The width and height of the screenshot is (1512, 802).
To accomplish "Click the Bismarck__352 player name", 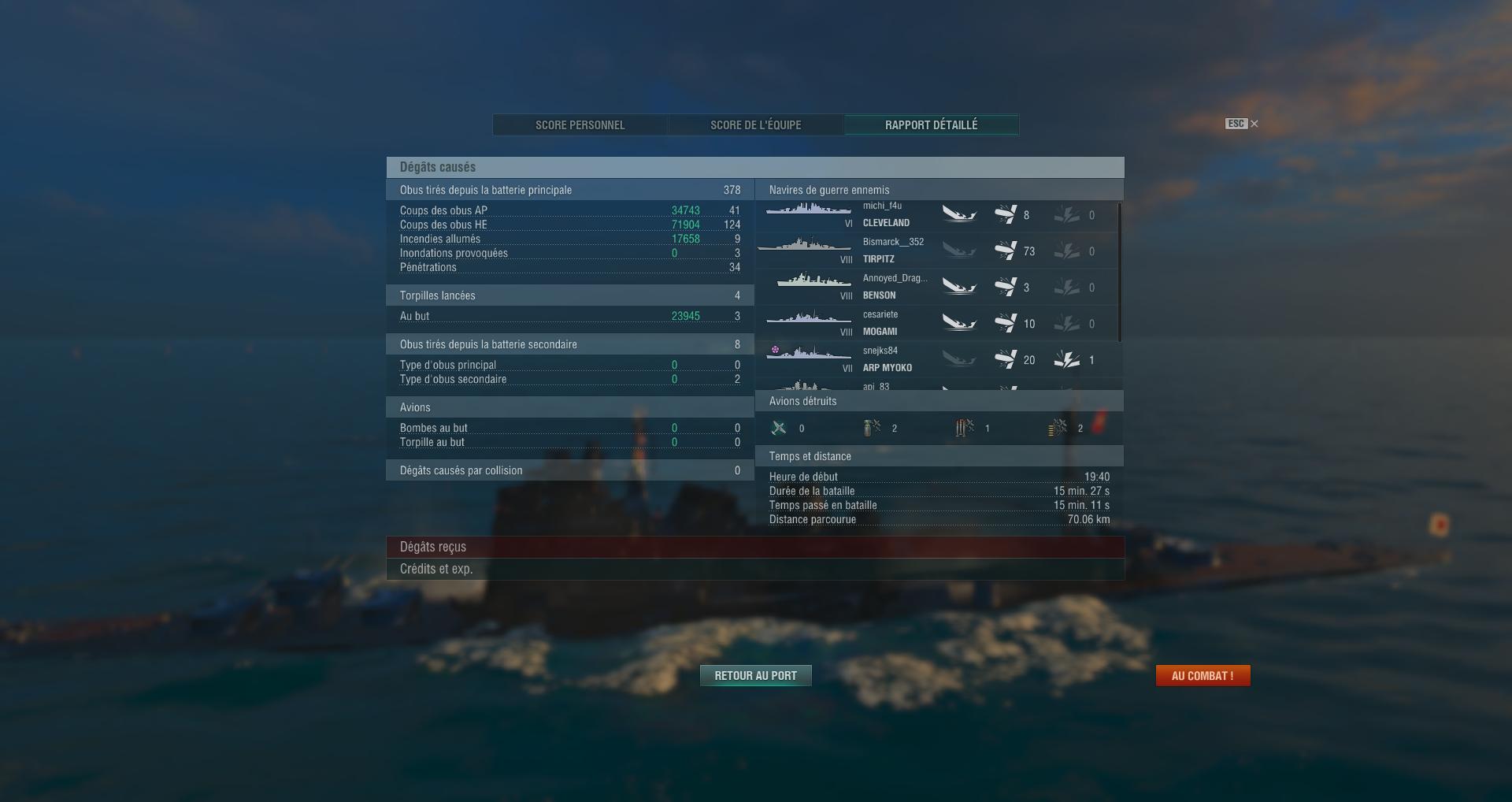I will point(894,242).
